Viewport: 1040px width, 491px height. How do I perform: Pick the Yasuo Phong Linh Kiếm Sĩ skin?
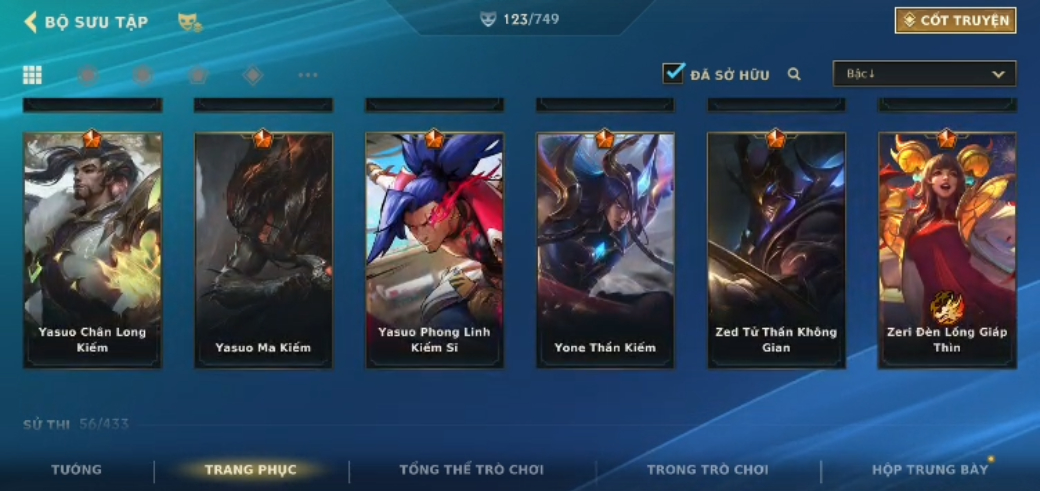434,250
